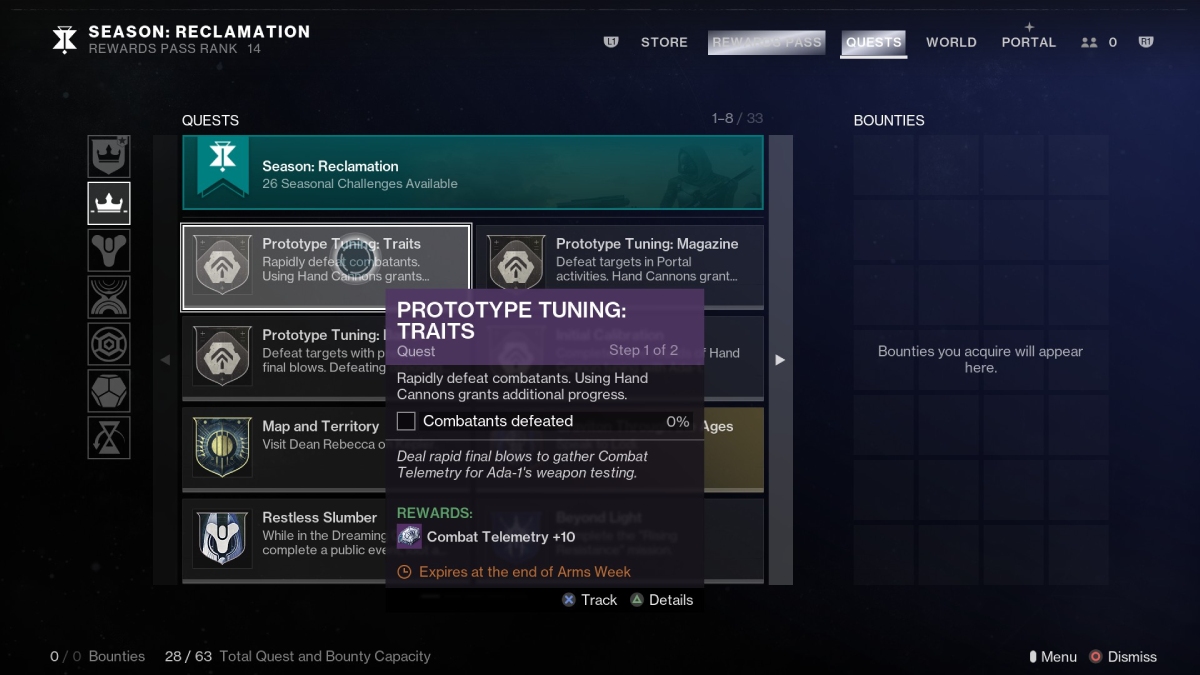Show the next page of quests
The height and width of the screenshot is (675, 1200).
coord(780,360)
